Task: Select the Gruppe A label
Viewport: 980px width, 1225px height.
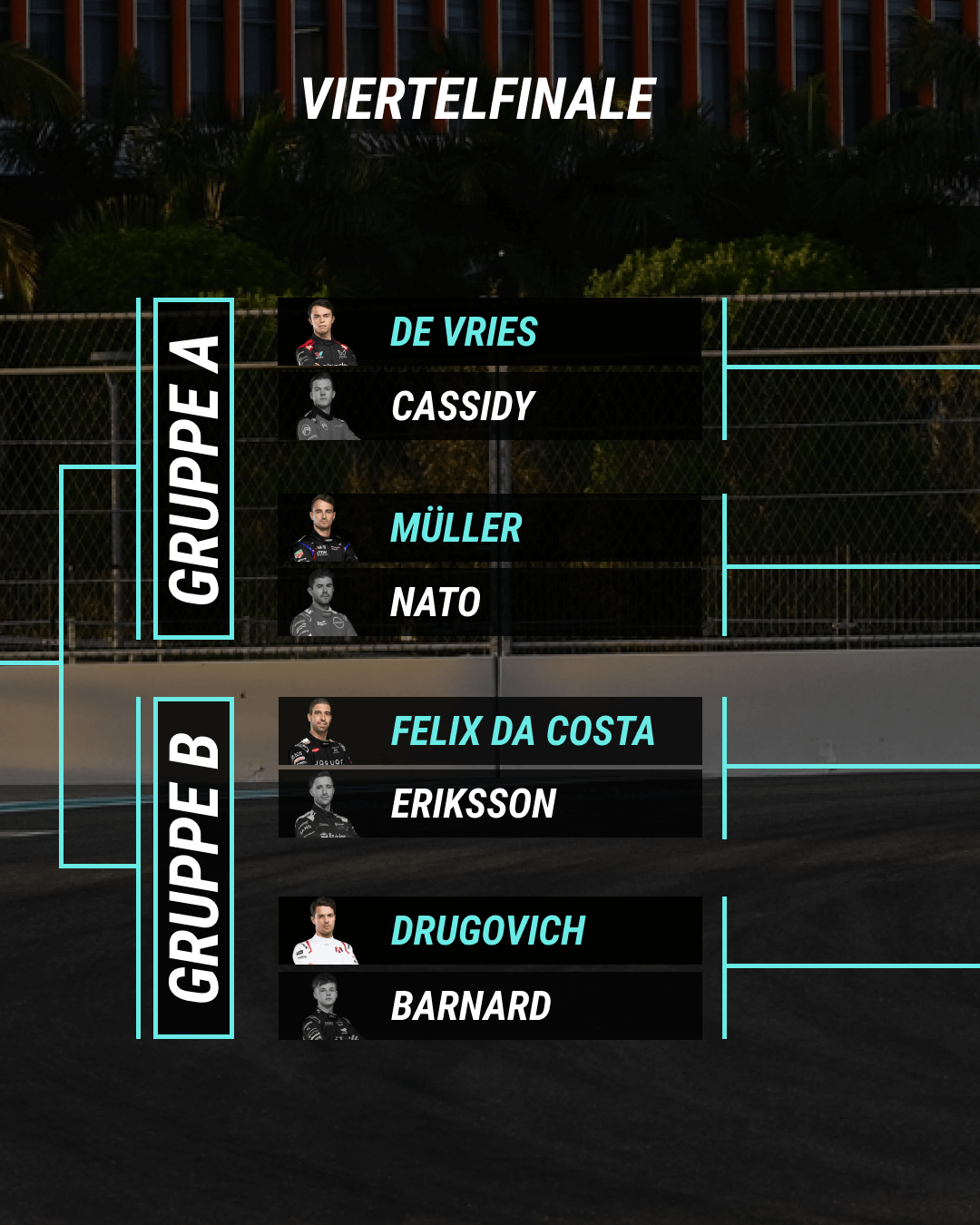Action: click(x=194, y=468)
